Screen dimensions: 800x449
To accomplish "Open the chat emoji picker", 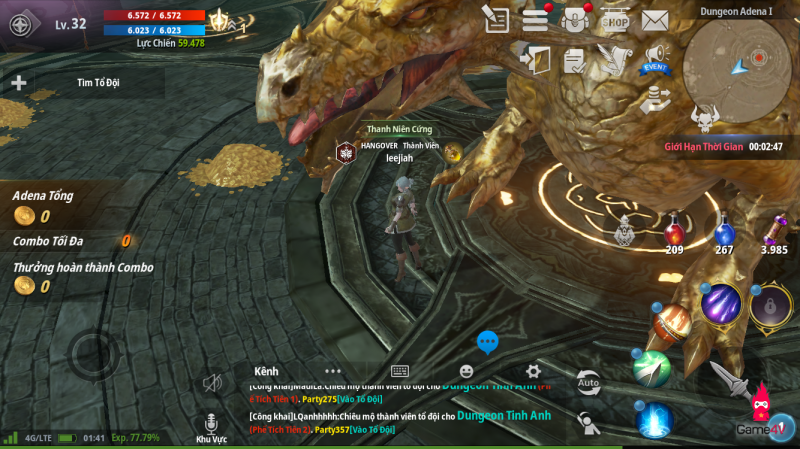I will [x=466, y=370].
